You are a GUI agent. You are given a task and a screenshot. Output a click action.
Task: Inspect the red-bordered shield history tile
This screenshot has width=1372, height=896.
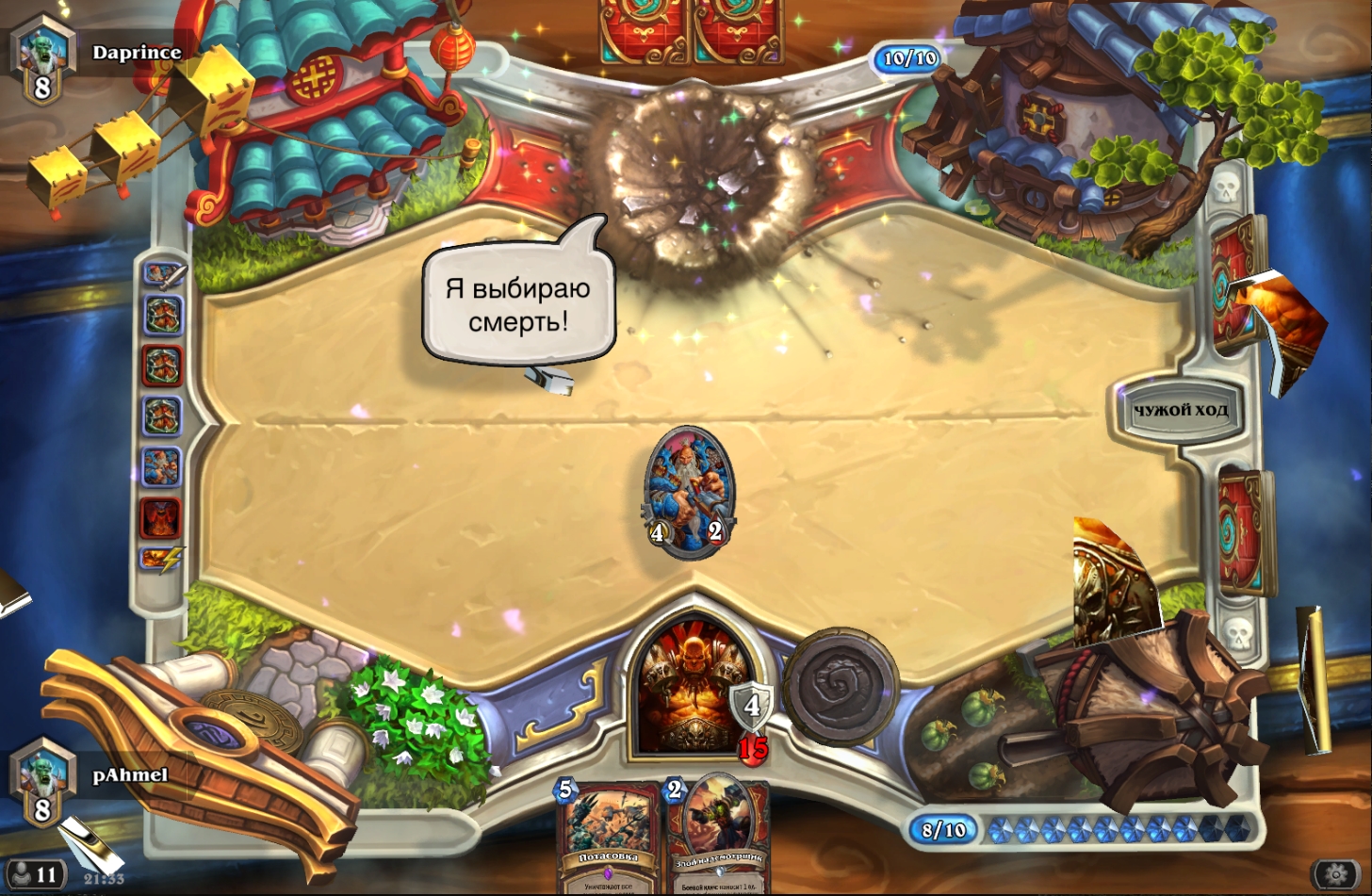pyautogui.click(x=161, y=366)
